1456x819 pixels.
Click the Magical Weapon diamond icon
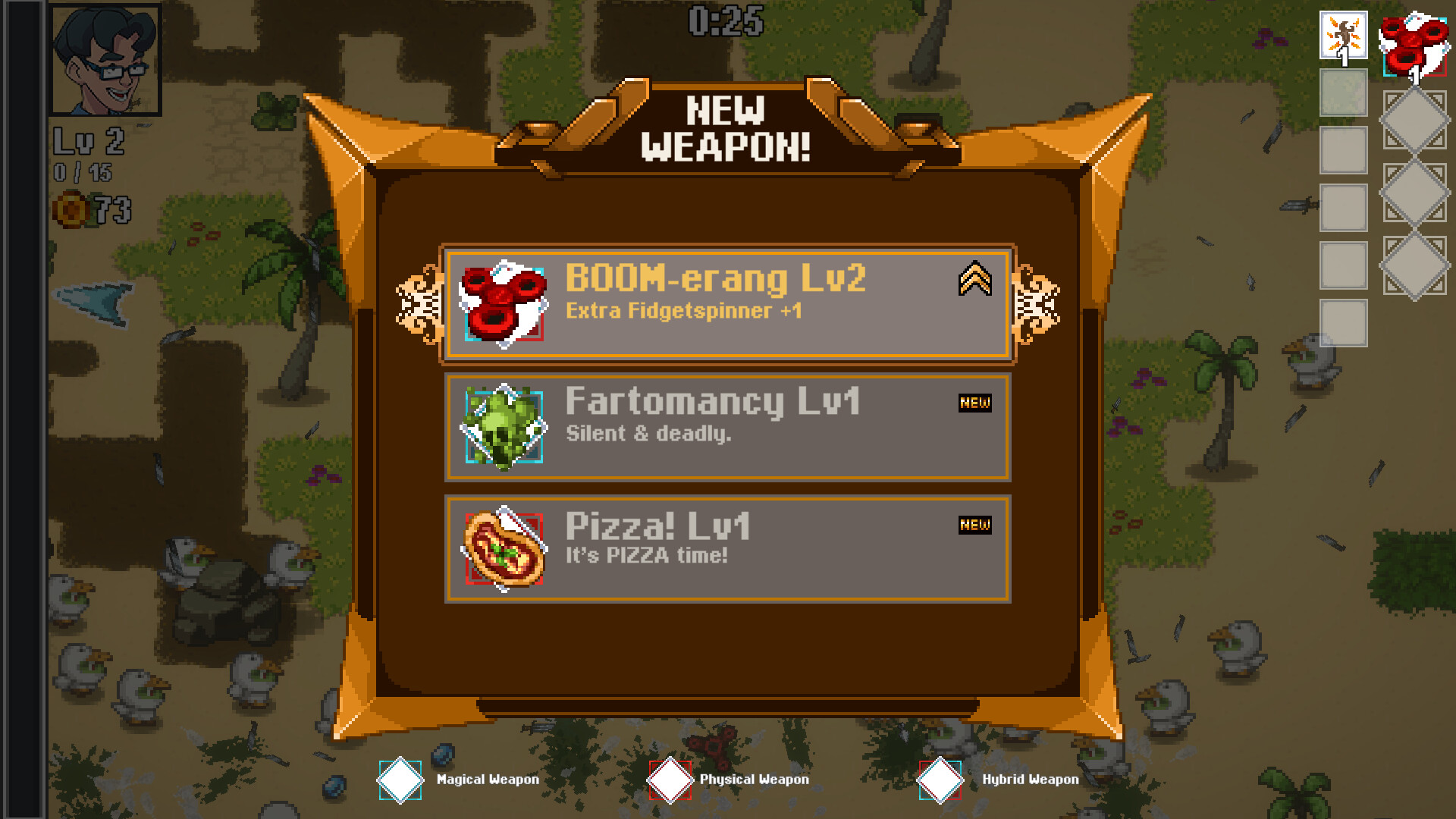point(400,779)
